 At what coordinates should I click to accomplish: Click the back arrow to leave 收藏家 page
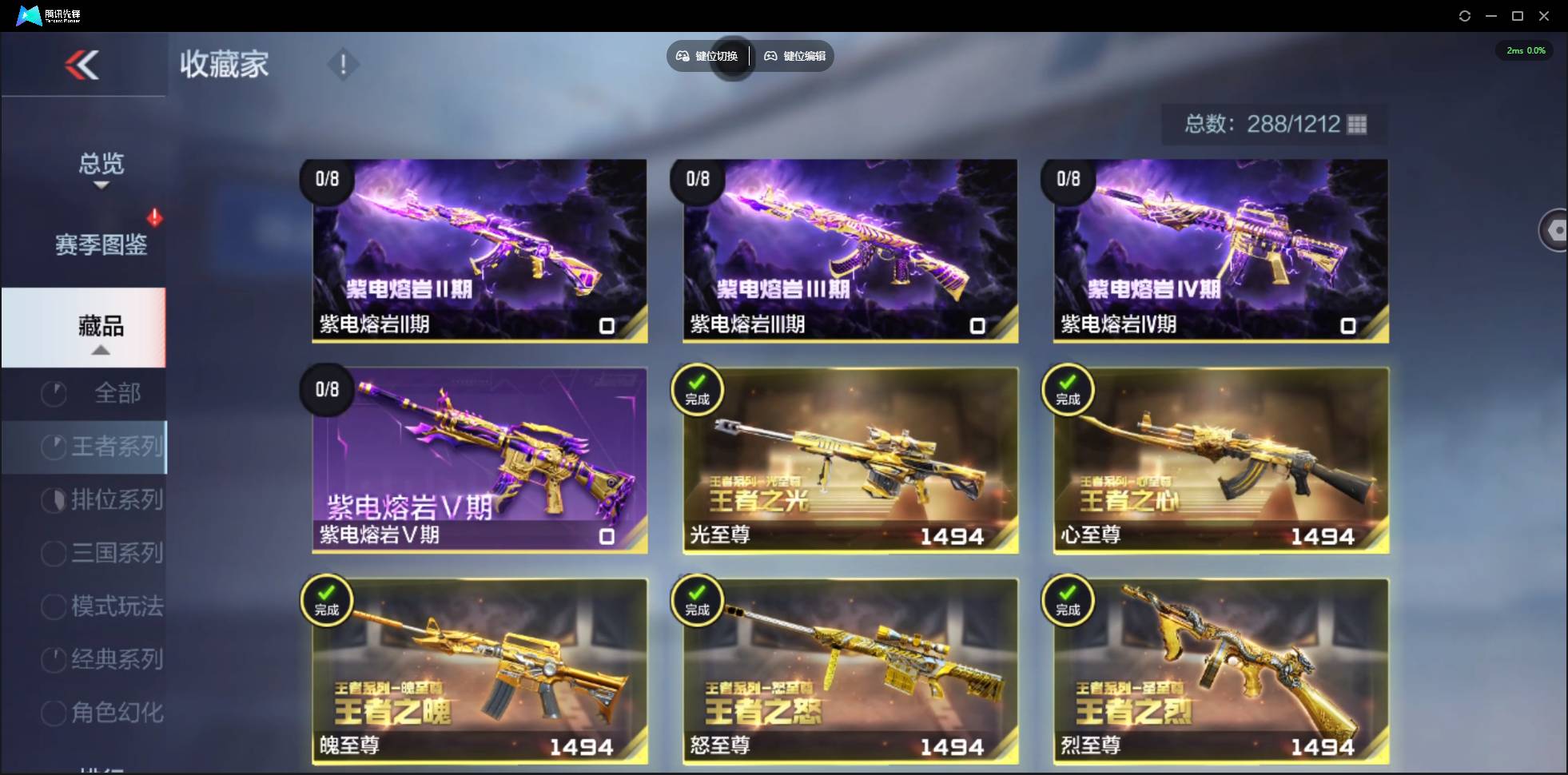[x=83, y=65]
